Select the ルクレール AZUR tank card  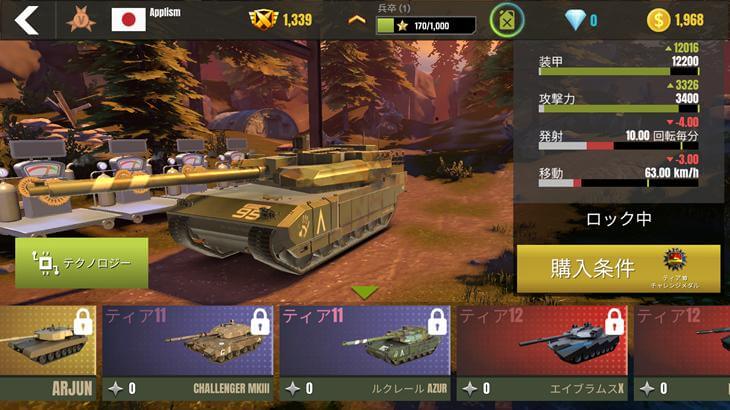[x=364, y=353]
